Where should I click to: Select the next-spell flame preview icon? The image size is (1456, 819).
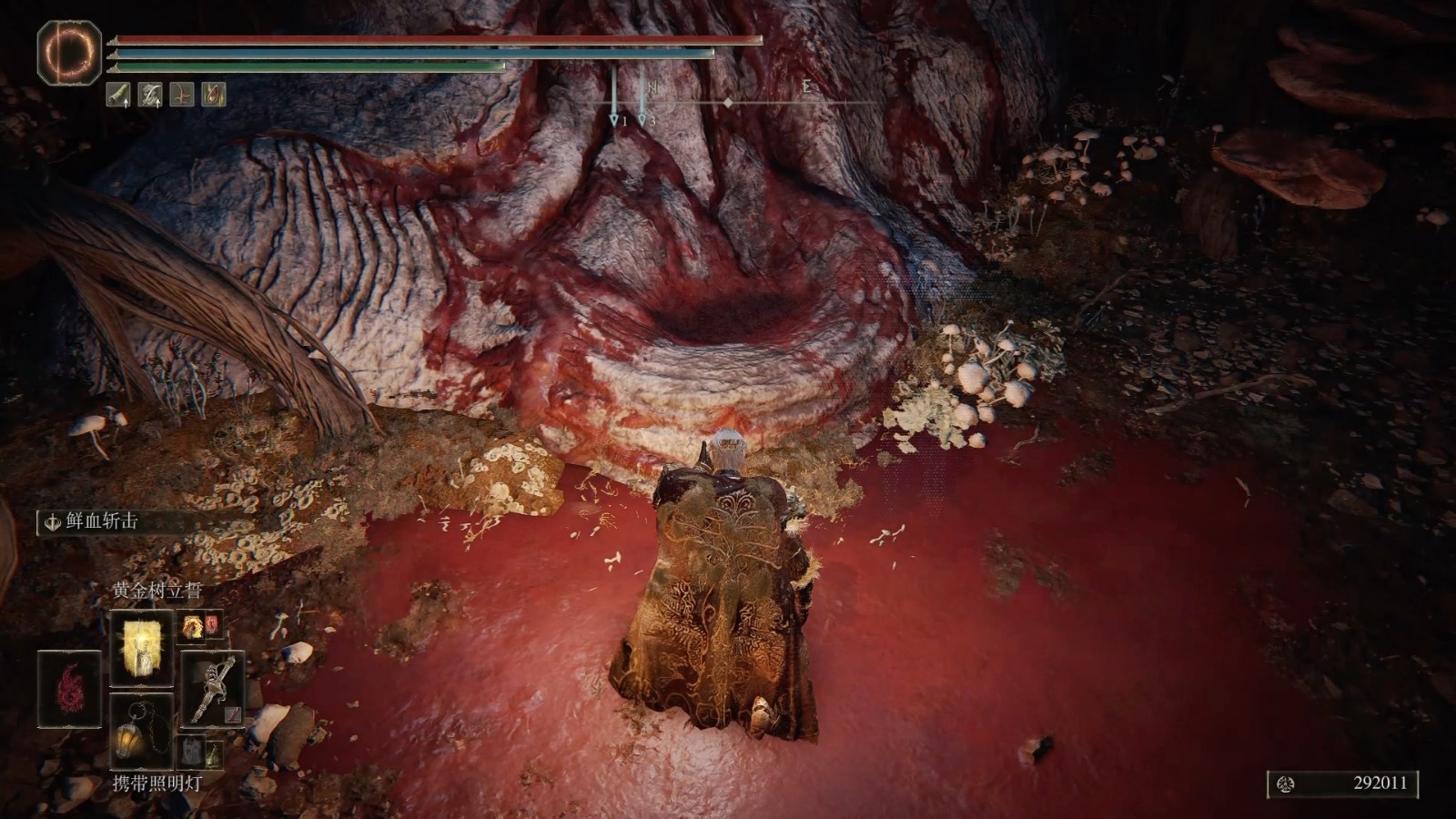(192, 625)
